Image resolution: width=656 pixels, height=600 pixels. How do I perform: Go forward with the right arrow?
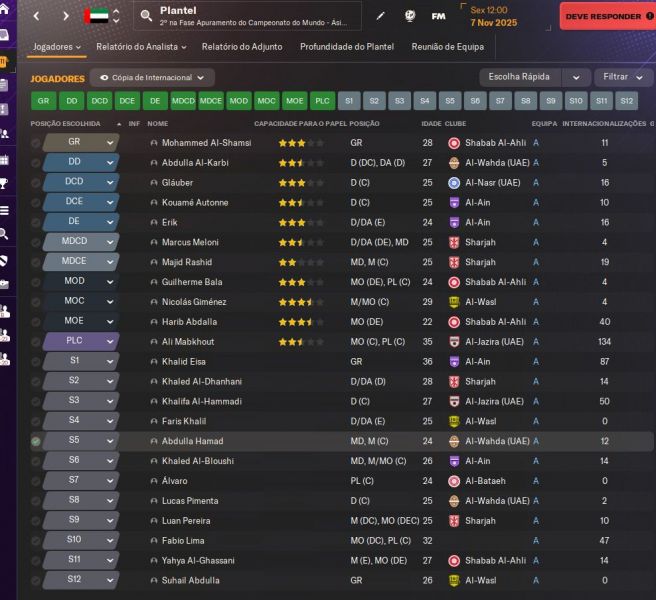(66, 16)
